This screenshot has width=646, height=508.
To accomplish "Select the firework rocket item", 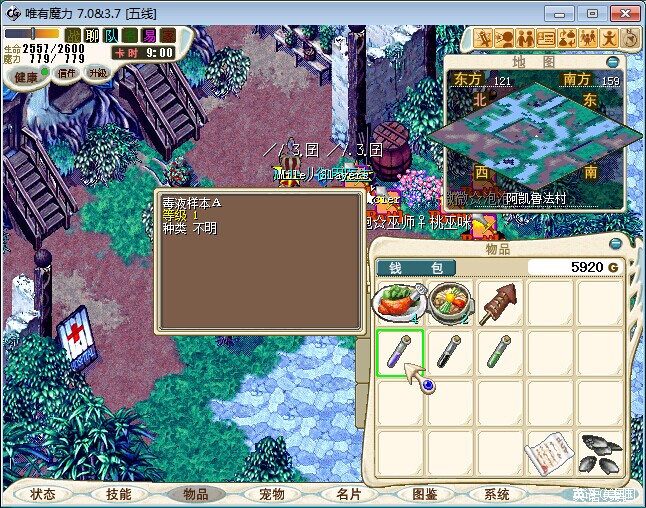I will point(499,302).
